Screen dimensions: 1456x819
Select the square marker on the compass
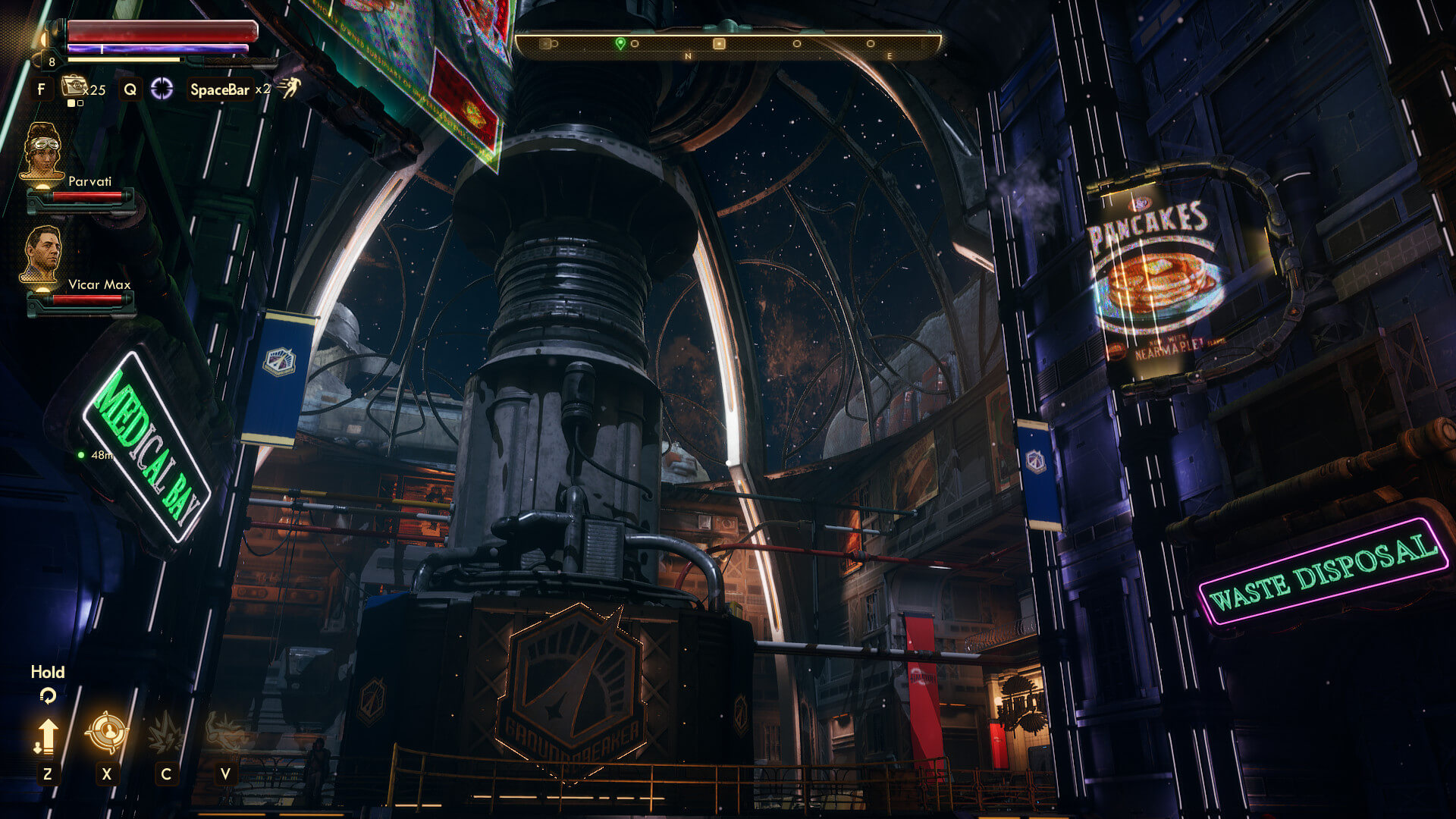[719, 44]
